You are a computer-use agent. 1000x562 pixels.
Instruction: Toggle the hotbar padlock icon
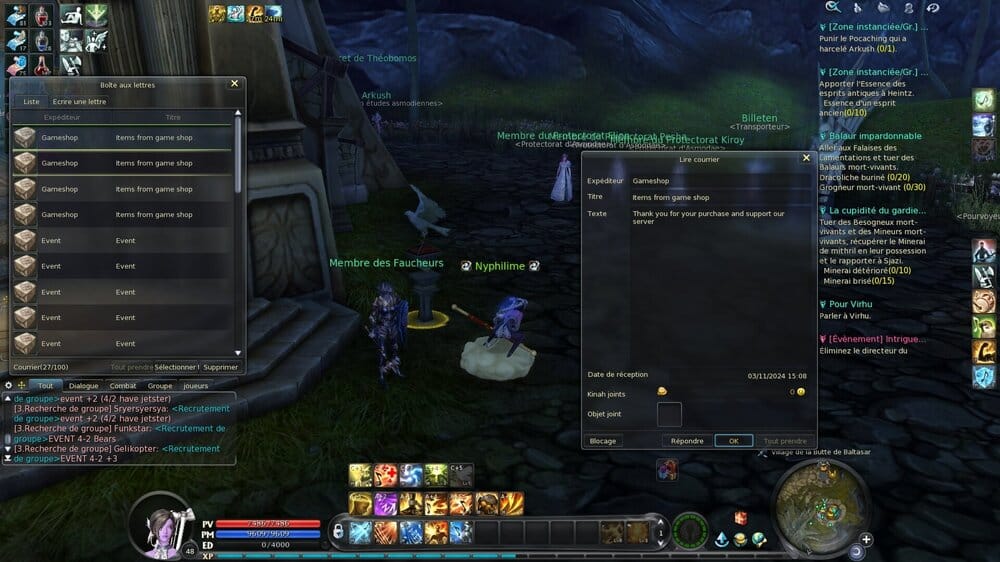[x=338, y=531]
